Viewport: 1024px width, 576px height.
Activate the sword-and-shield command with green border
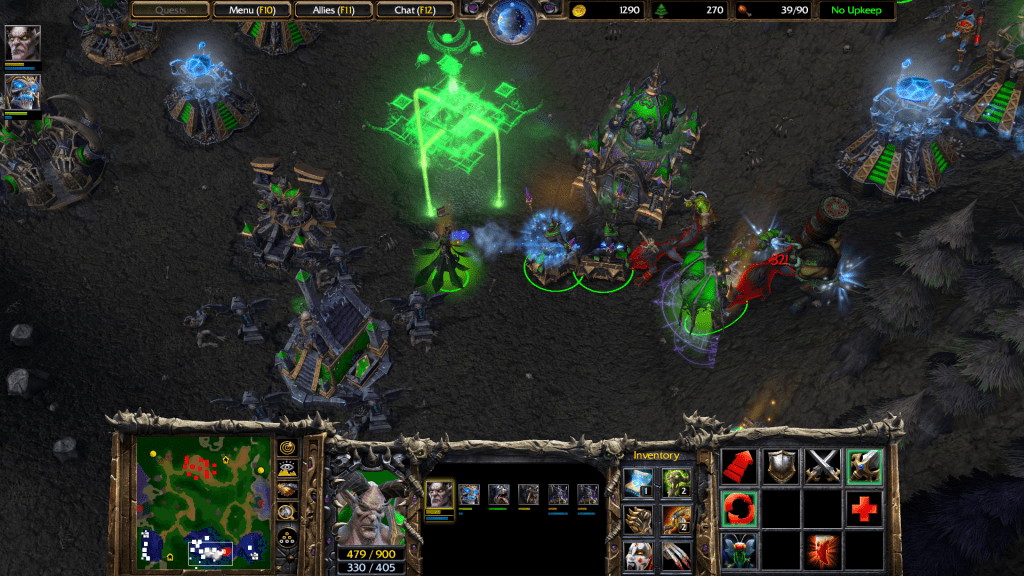(x=863, y=466)
